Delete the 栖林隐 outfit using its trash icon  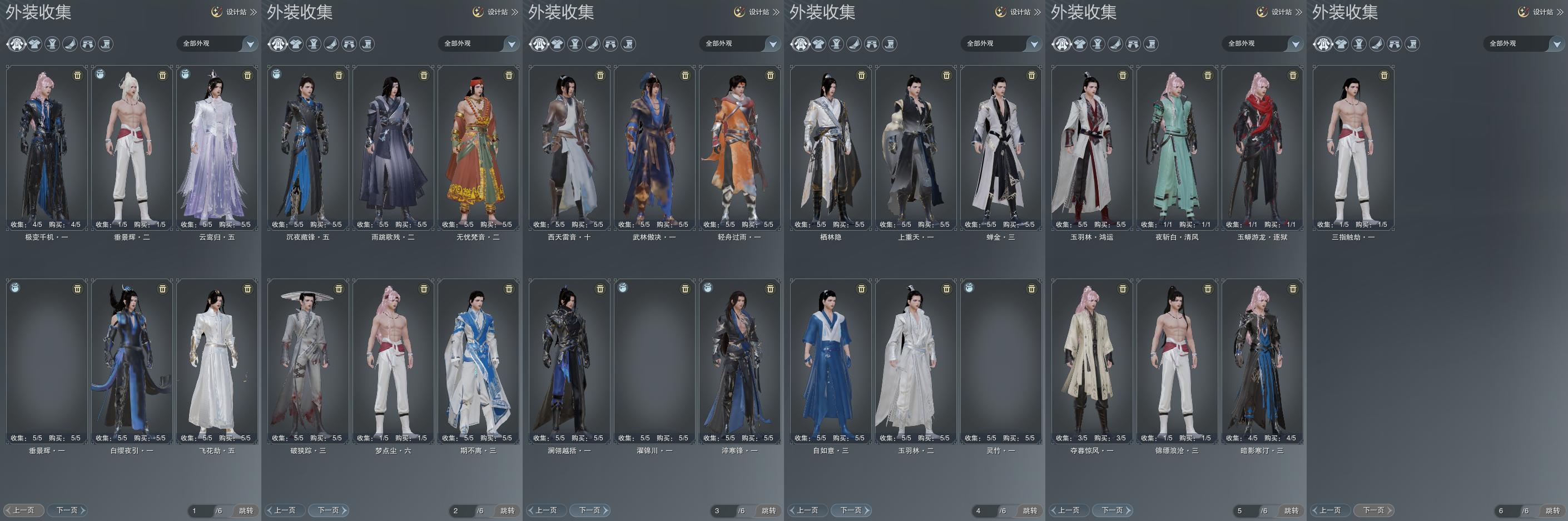pos(861,76)
